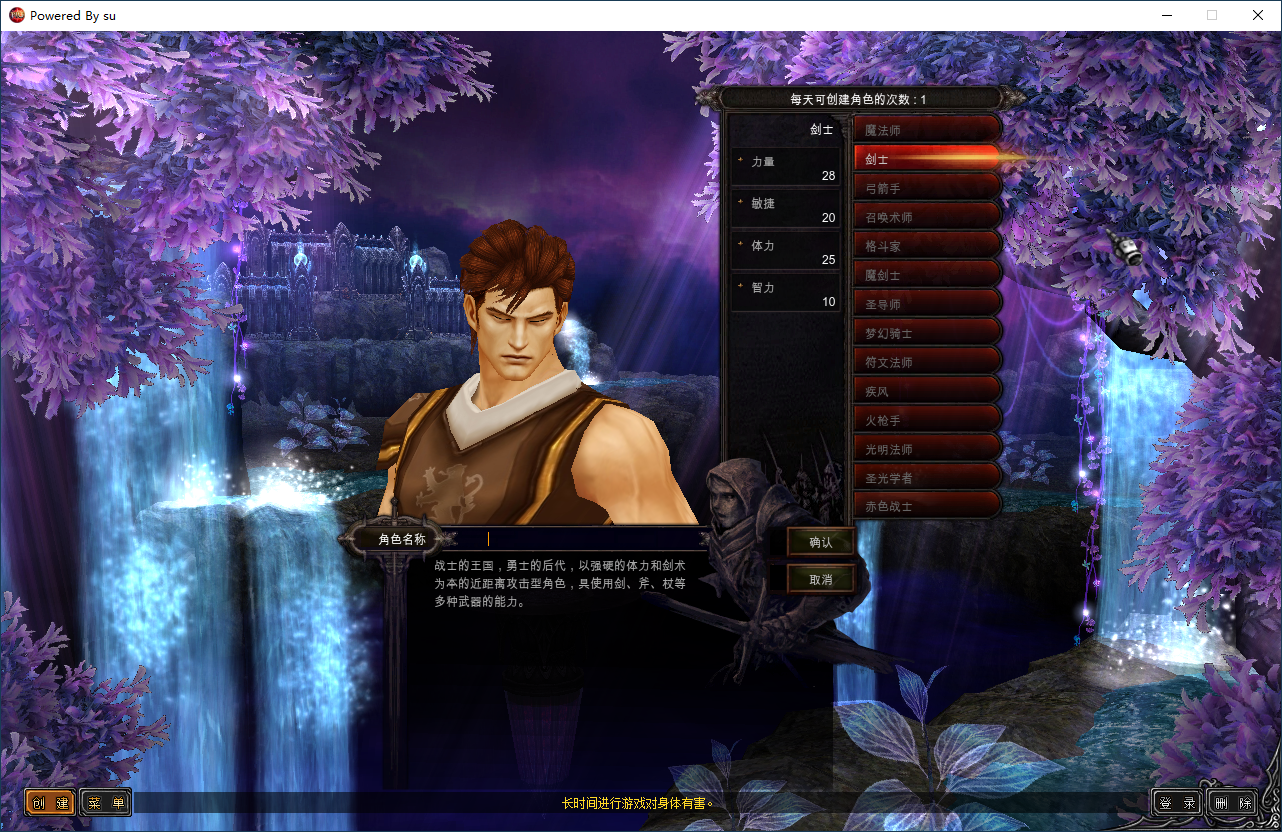Select the 魔法师 class
Image resolution: width=1282 pixels, height=832 pixels.
[x=926, y=130]
